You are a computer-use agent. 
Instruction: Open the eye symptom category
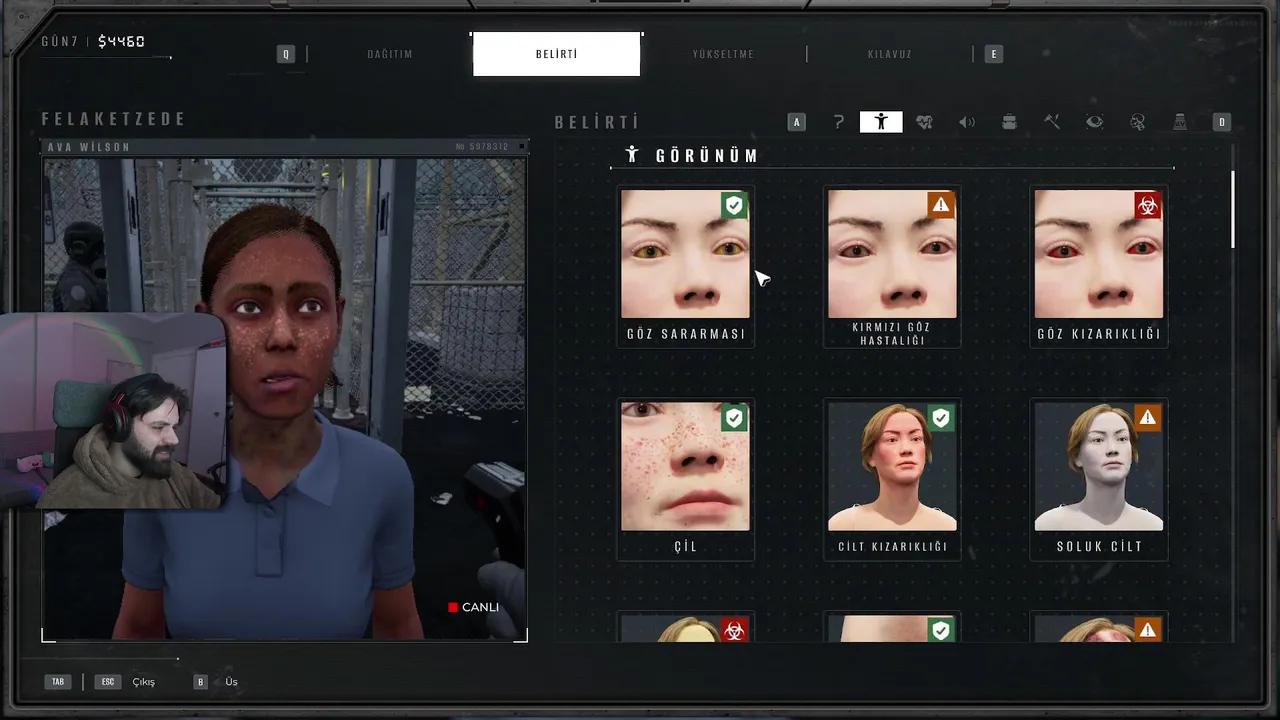coord(1095,122)
